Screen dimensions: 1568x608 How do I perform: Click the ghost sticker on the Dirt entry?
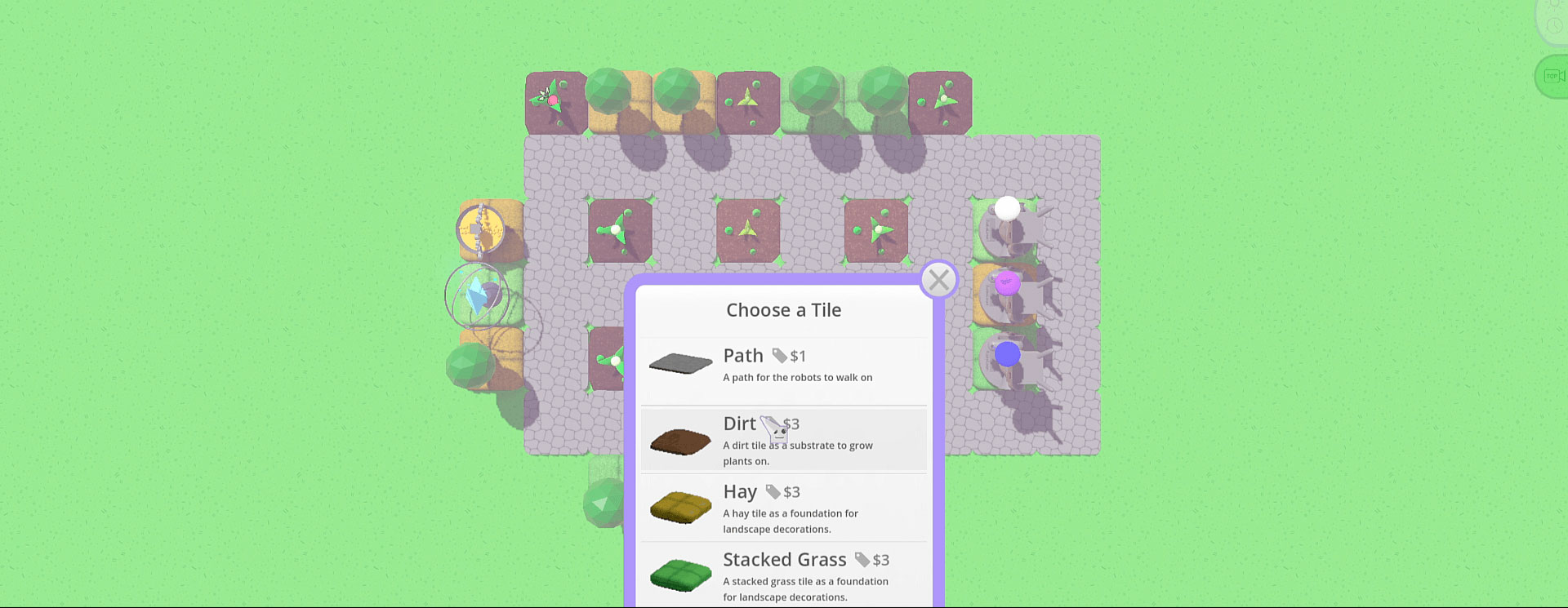point(773,430)
